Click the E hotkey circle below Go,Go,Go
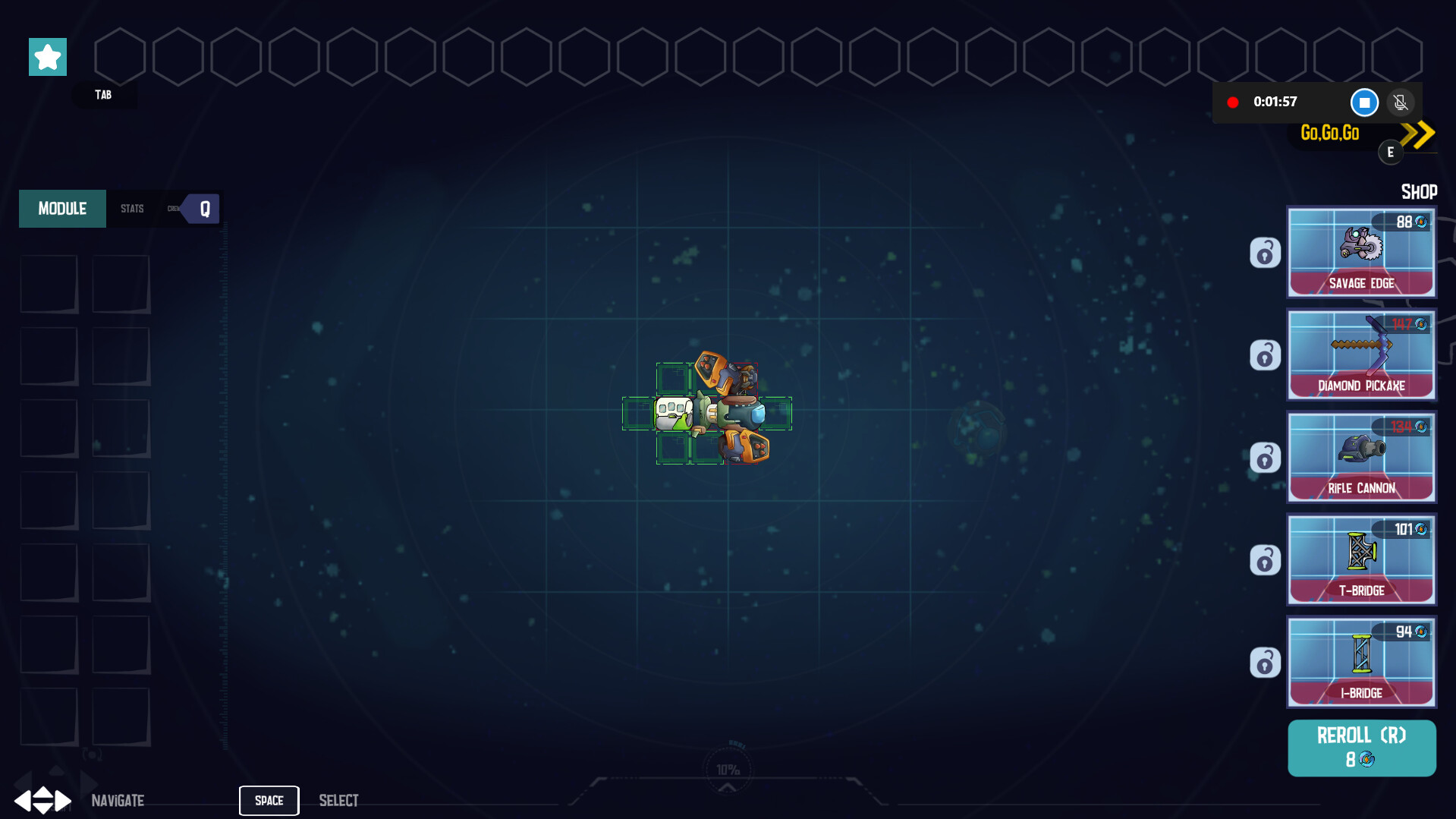Screen dimensions: 1456x819 coord(1391,151)
